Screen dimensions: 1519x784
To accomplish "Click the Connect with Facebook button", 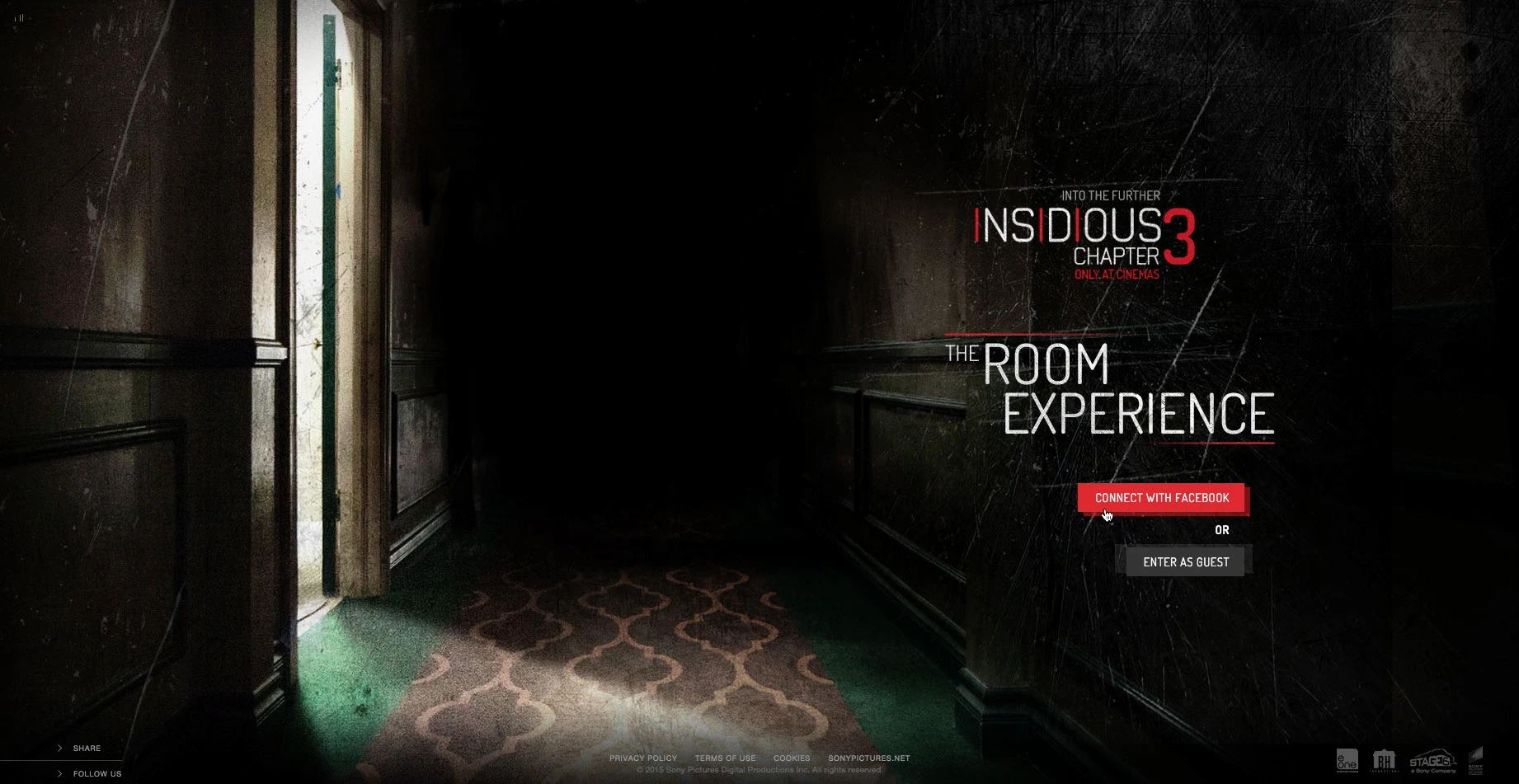I will tap(1161, 498).
